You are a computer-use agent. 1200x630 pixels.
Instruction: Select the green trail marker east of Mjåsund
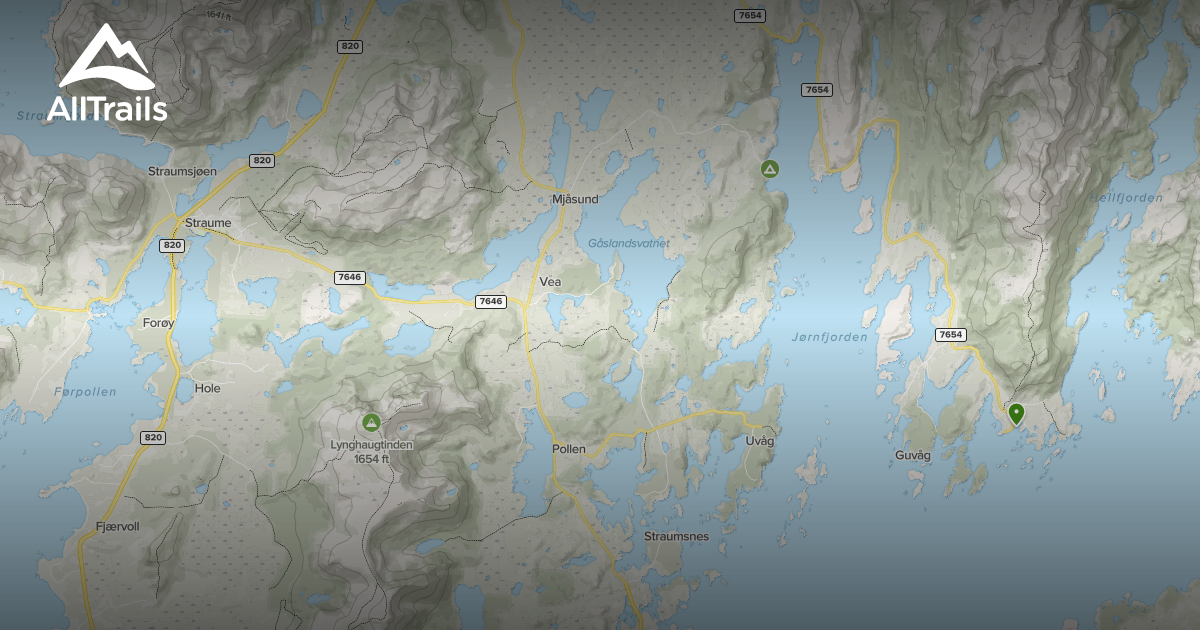click(769, 169)
